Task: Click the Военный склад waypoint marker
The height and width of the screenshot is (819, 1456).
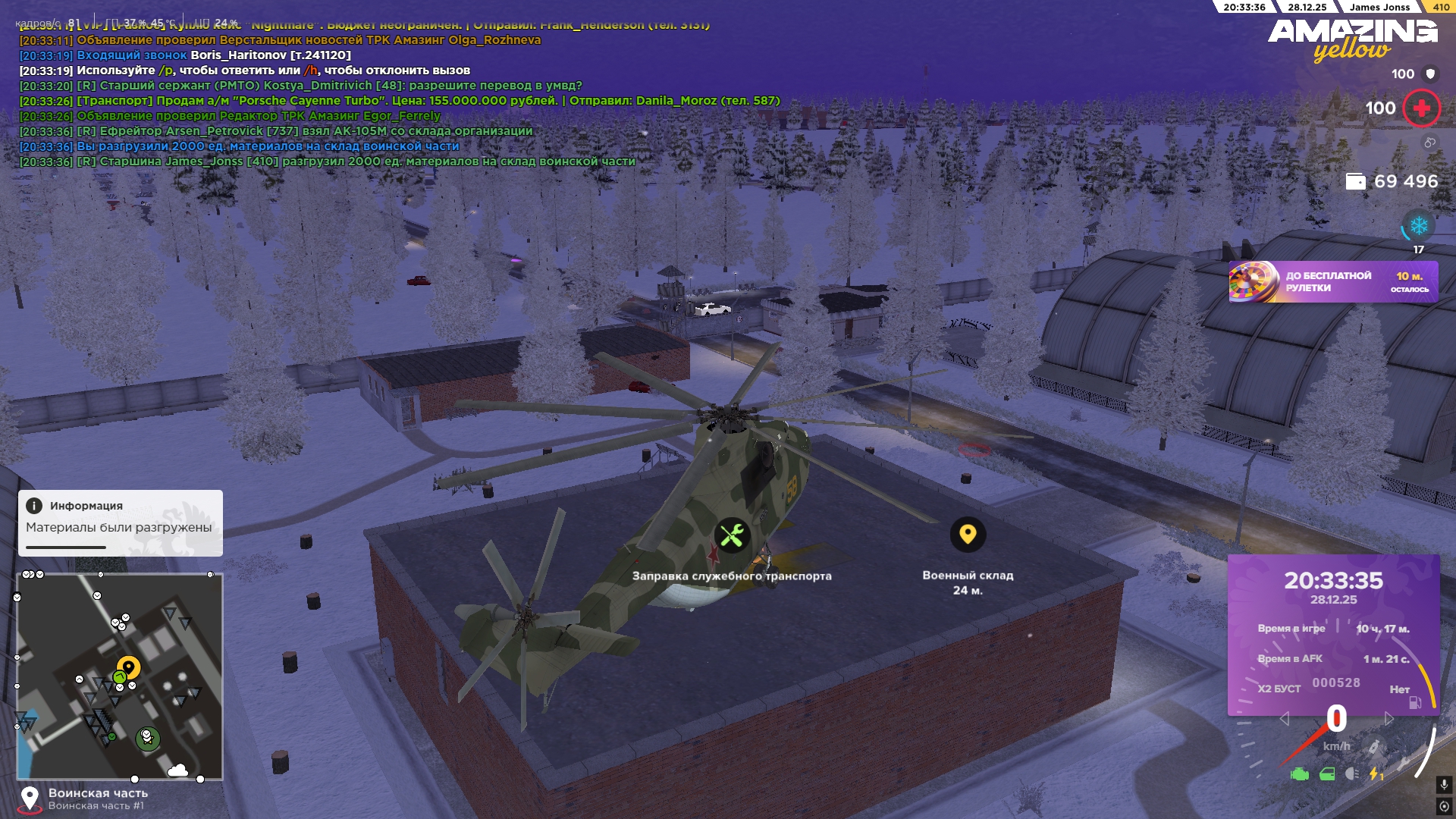Action: tap(968, 535)
